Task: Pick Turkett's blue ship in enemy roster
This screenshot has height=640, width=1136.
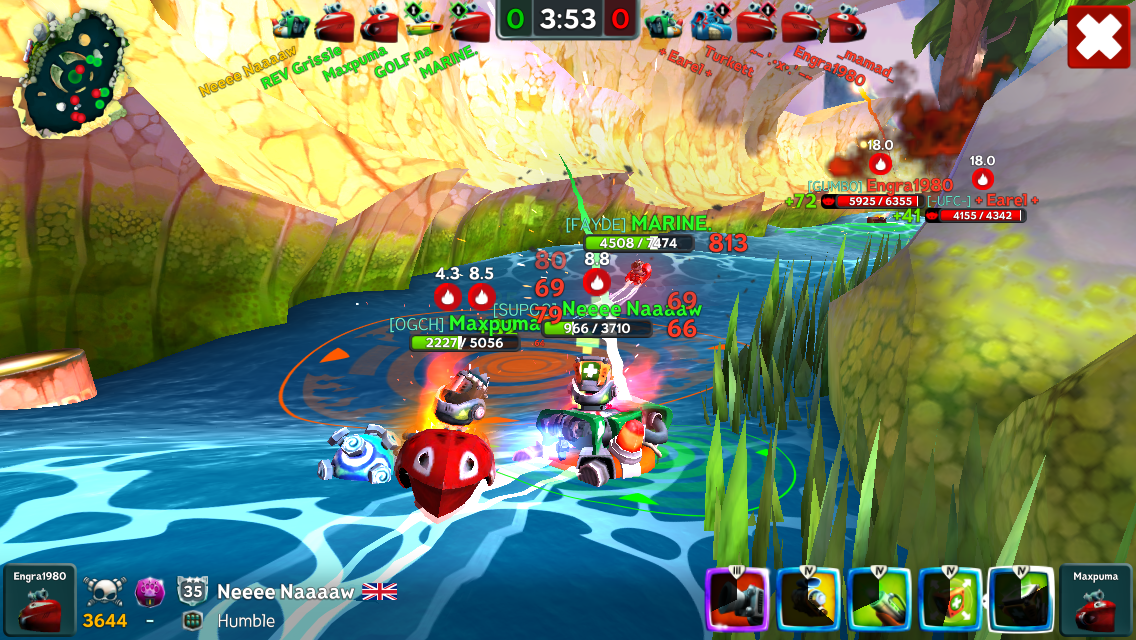Action: click(711, 22)
